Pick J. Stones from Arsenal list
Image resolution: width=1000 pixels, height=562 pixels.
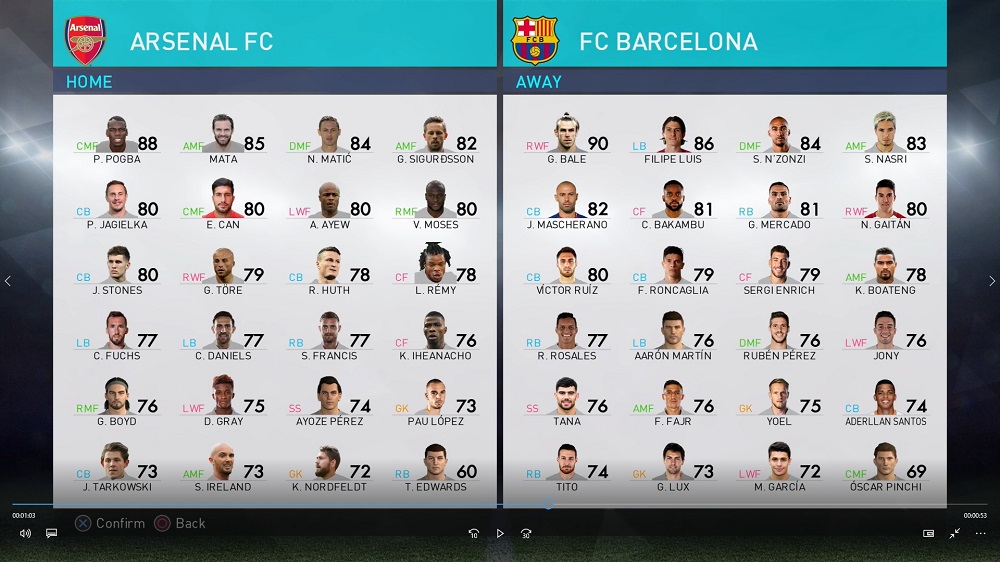117,270
